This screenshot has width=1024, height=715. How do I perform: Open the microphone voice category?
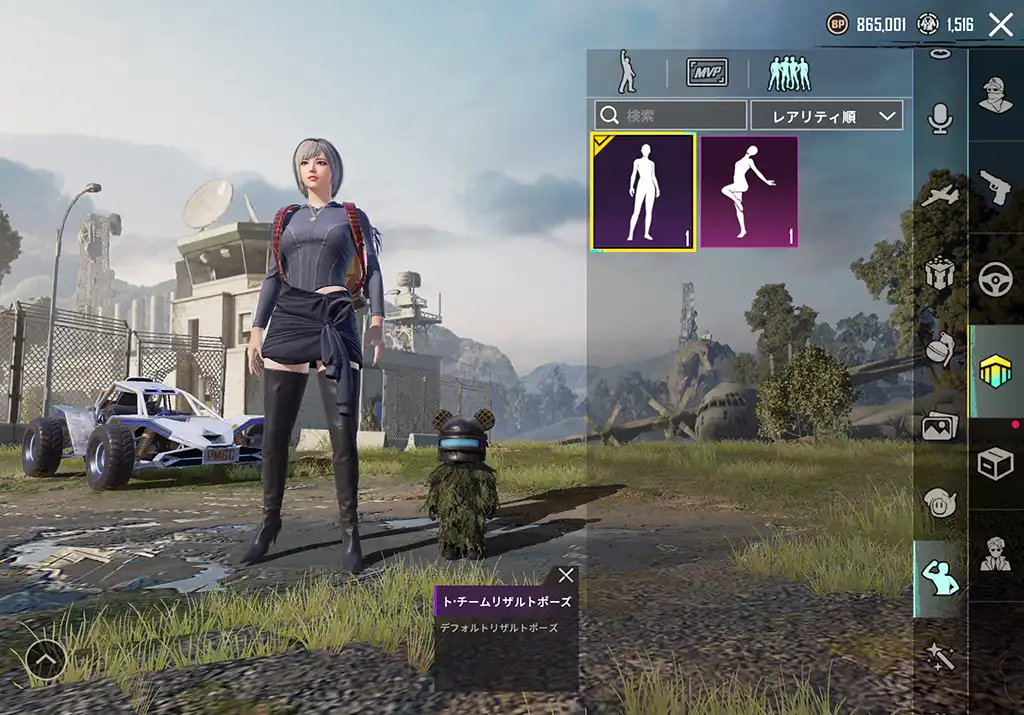(940, 119)
